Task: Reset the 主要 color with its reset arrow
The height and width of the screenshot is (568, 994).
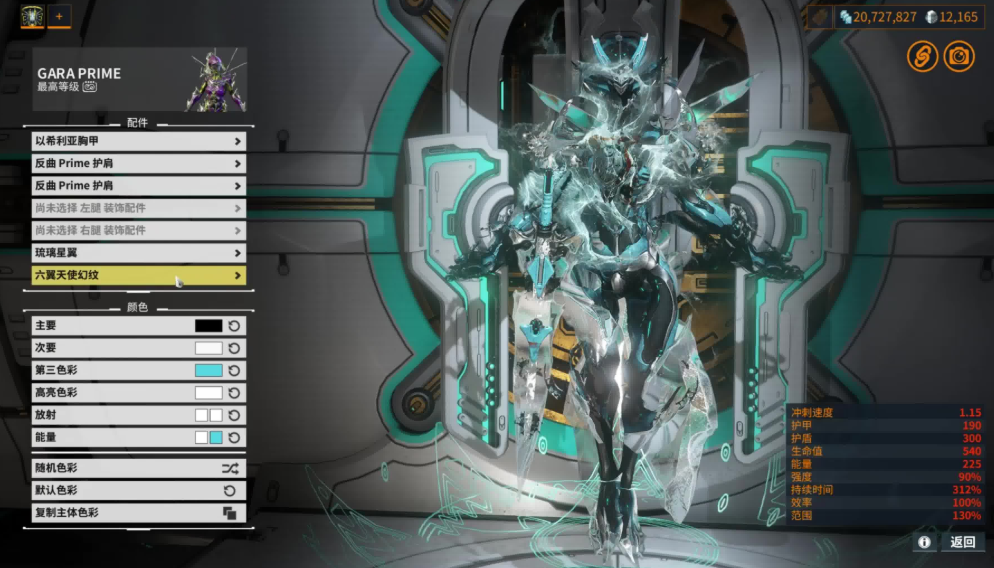Action: point(234,326)
